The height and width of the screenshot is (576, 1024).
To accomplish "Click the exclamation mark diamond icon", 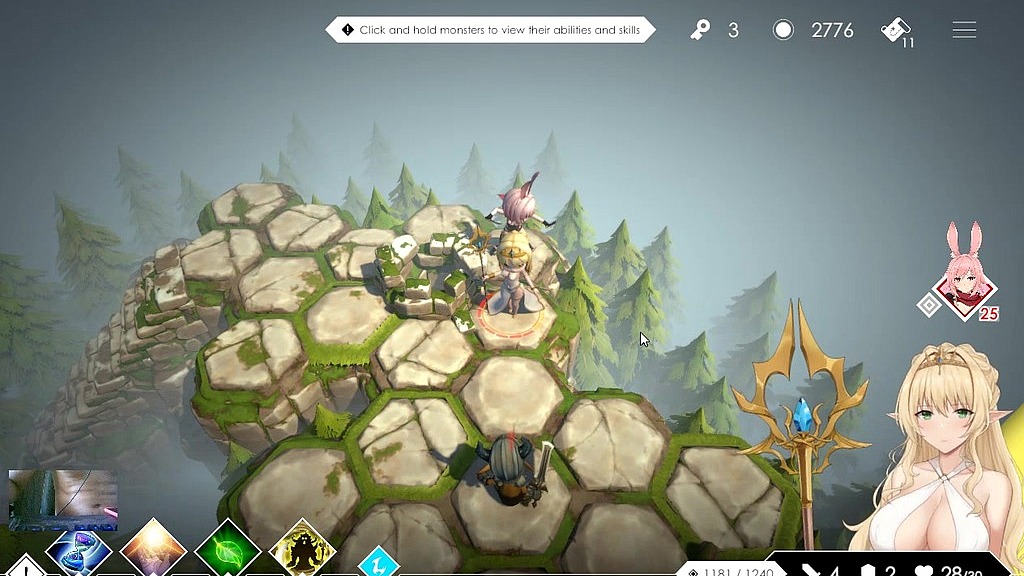I will tap(26, 567).
